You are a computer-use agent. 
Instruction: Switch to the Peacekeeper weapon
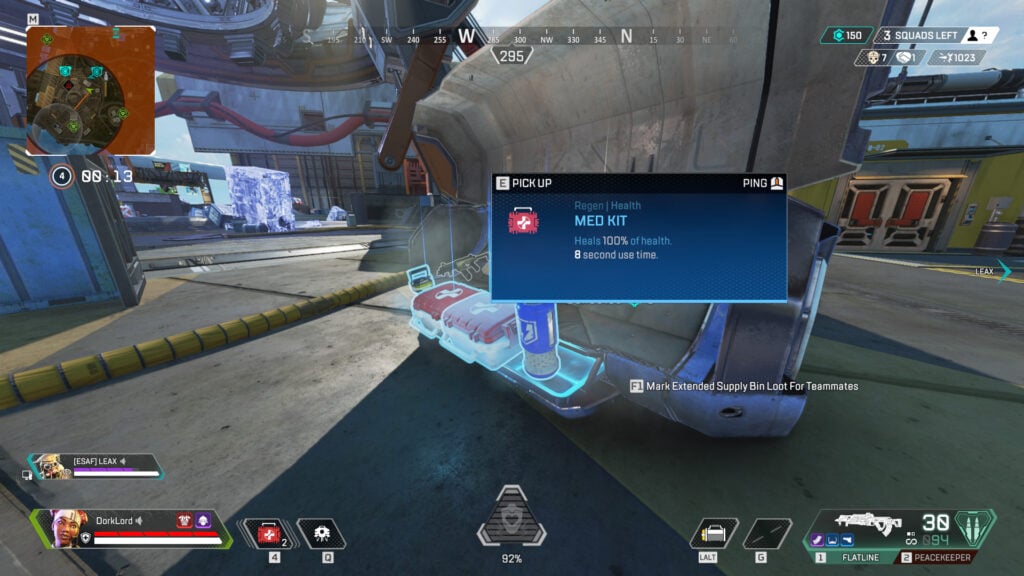point(939,558)
